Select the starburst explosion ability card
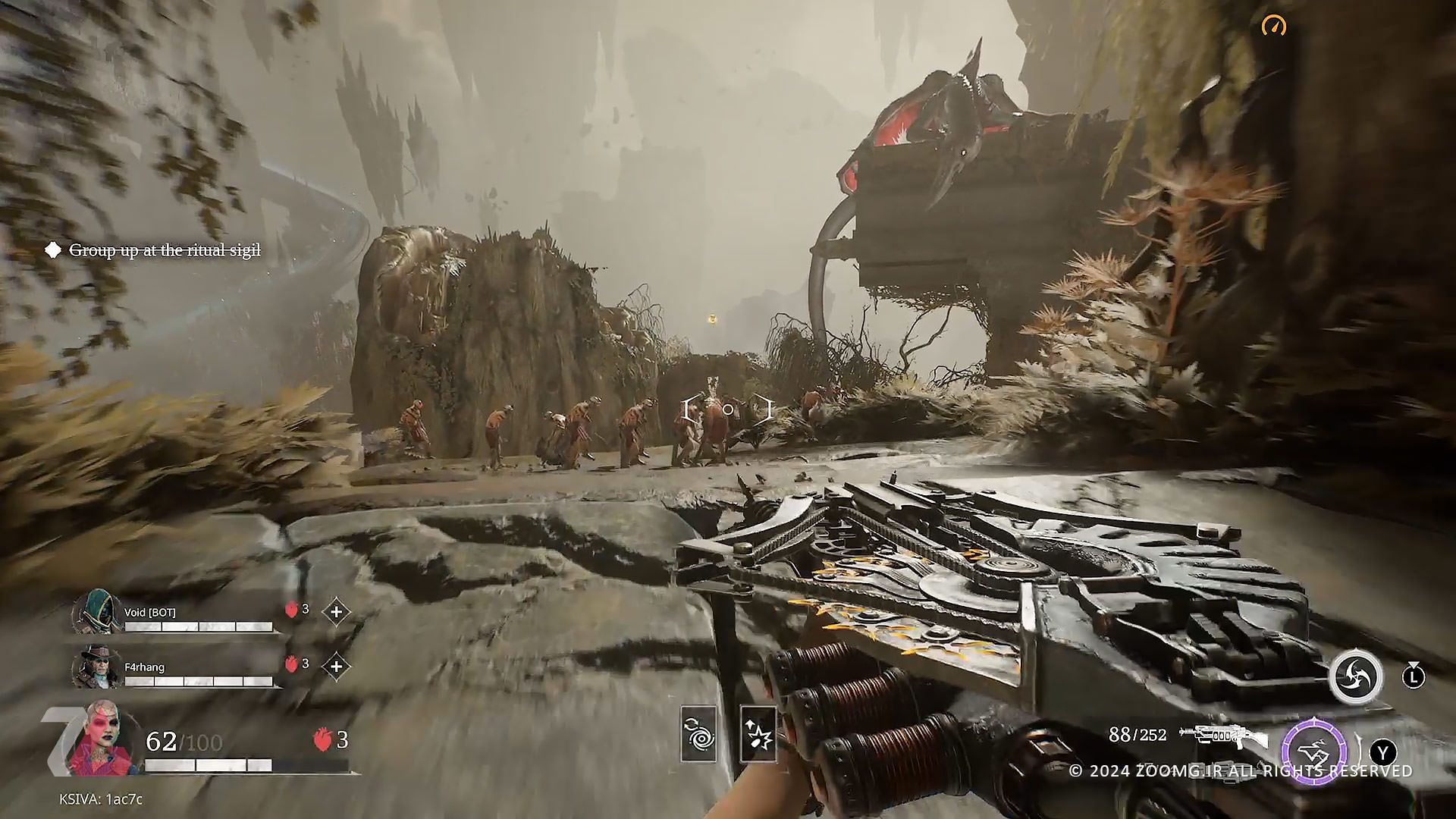Image resolution: width=1456 pixels, height=819 pixels. click(758, 734)
